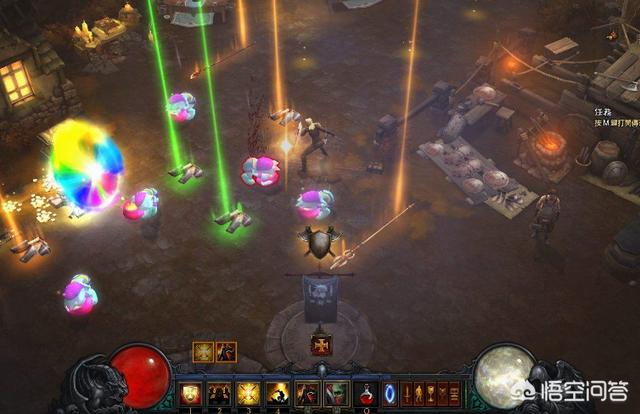640x414 pixels.
Task: Open the chalice icon menu button
Action: 431,393
